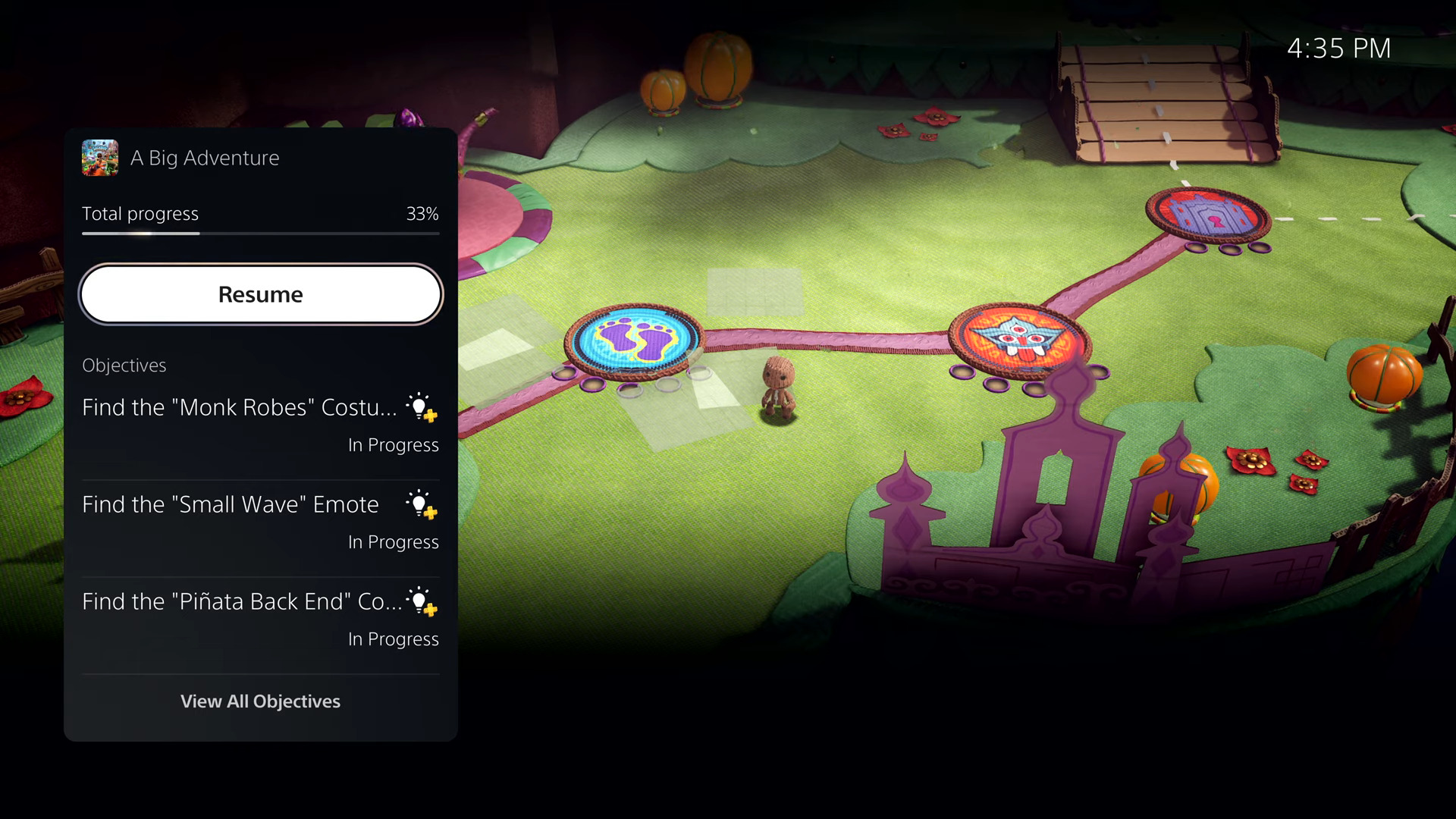Screen dimensions: 1456x819
Task: Select the "Small Wave" Emote objective
Action: pos(230,504)
